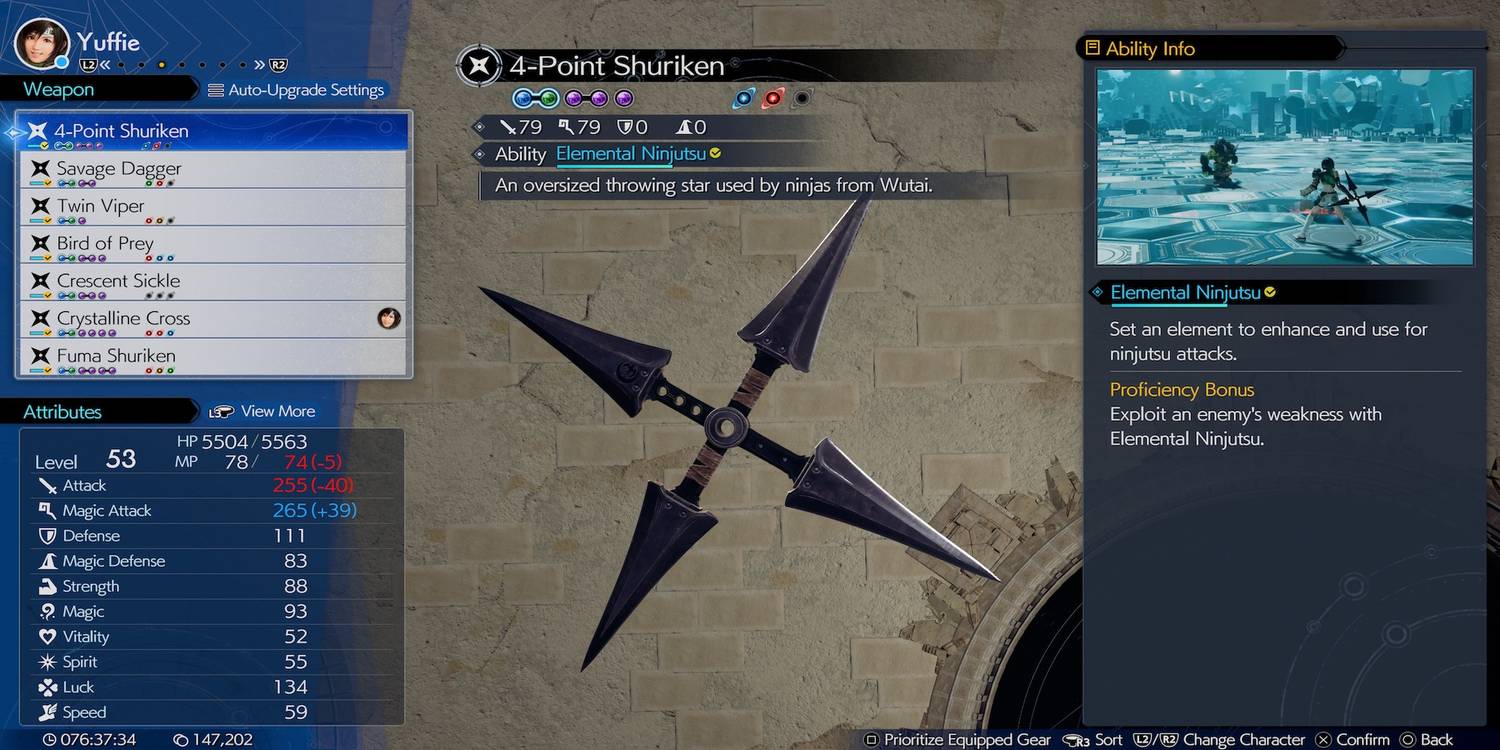
Task: Pick Bird of Prey in the weapon list
Action: [x=212, y=244]
